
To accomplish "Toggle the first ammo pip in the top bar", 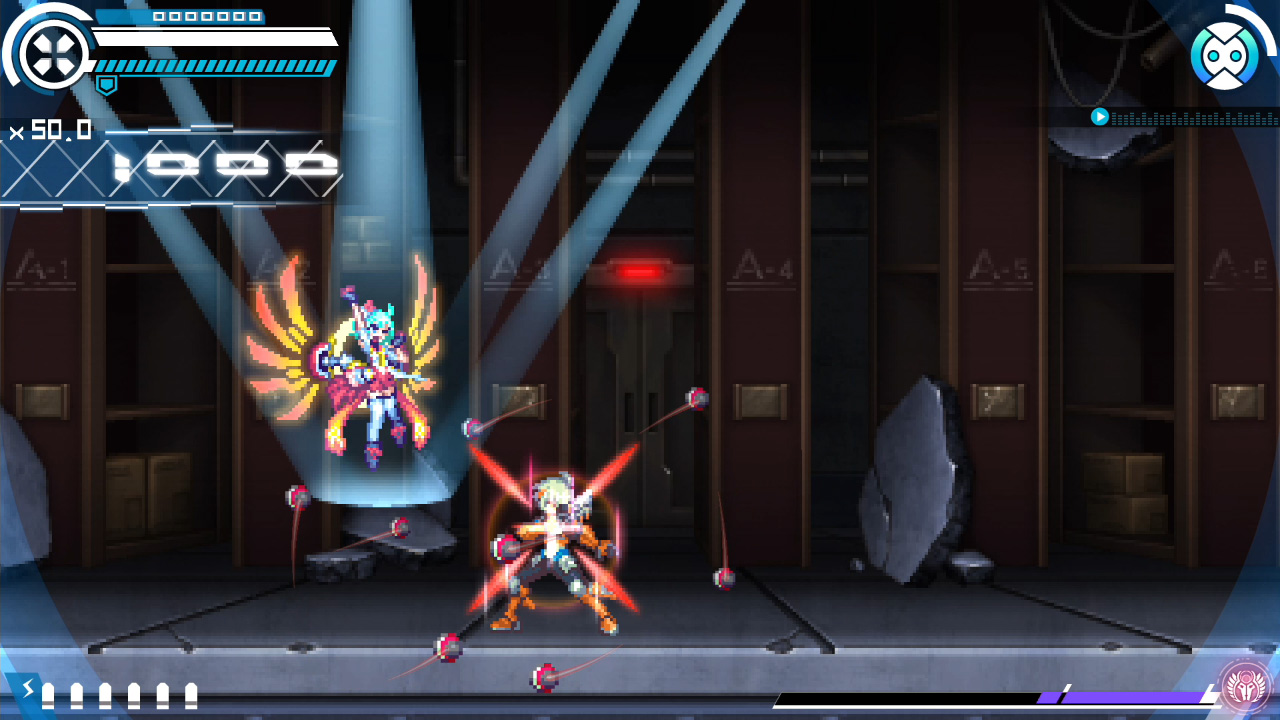I will click(x=160, y=18).
